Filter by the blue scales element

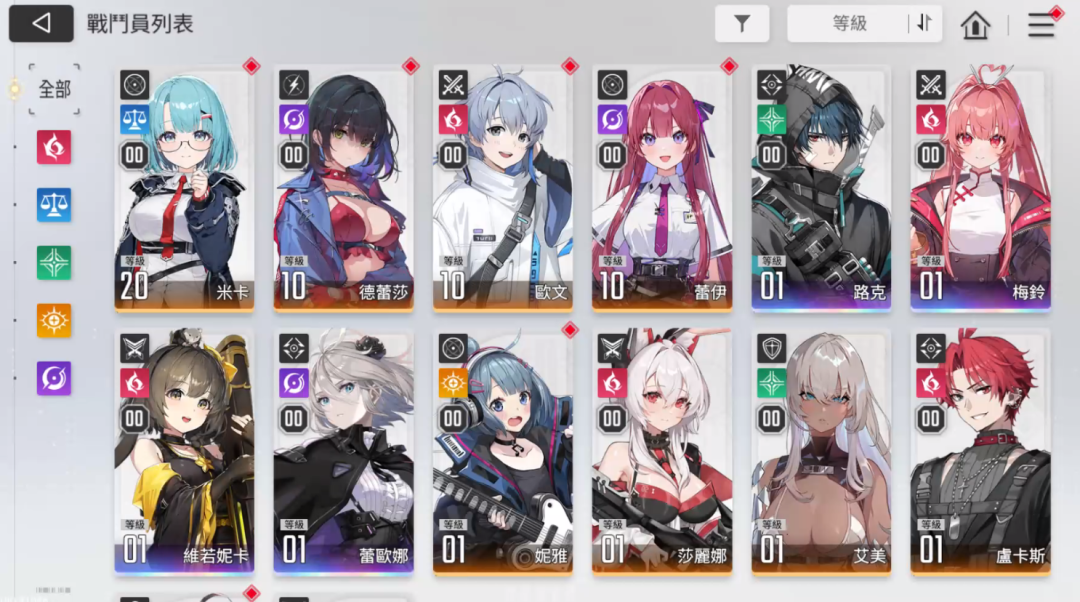point(54,205)
